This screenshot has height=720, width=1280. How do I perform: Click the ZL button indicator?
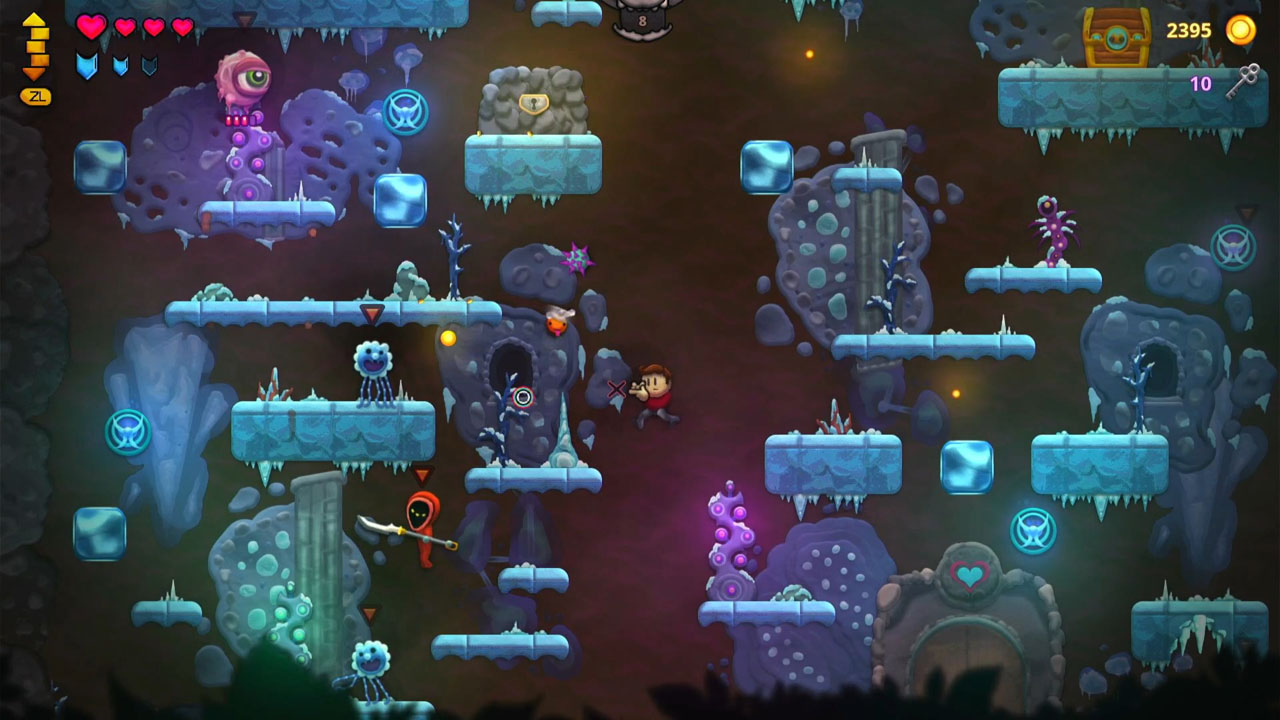tap(35, 96)
